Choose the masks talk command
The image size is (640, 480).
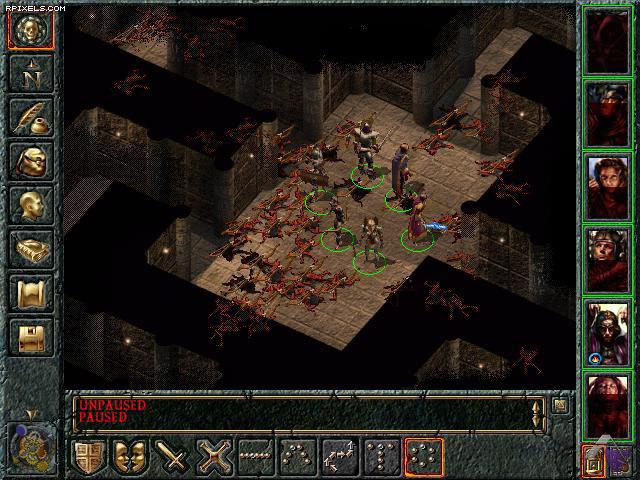(x=132, y=458)
